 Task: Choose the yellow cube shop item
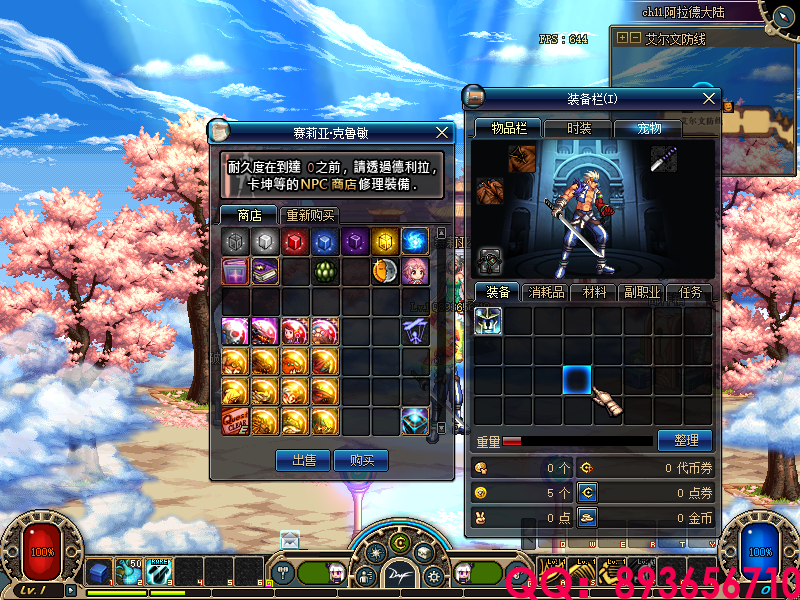pyautogui.click(x=385, y=241)
